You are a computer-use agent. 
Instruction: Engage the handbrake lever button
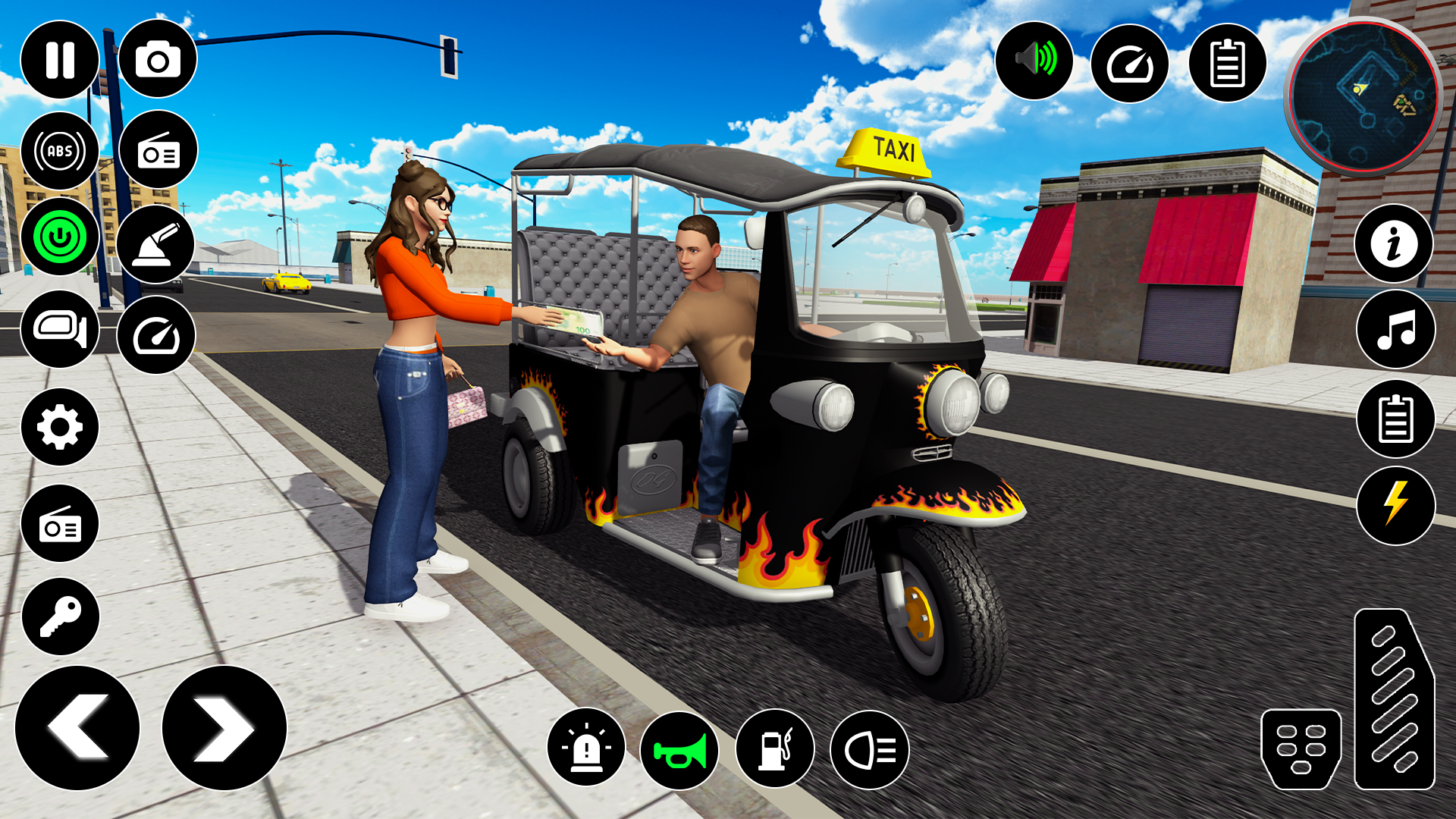click(156, 244)
